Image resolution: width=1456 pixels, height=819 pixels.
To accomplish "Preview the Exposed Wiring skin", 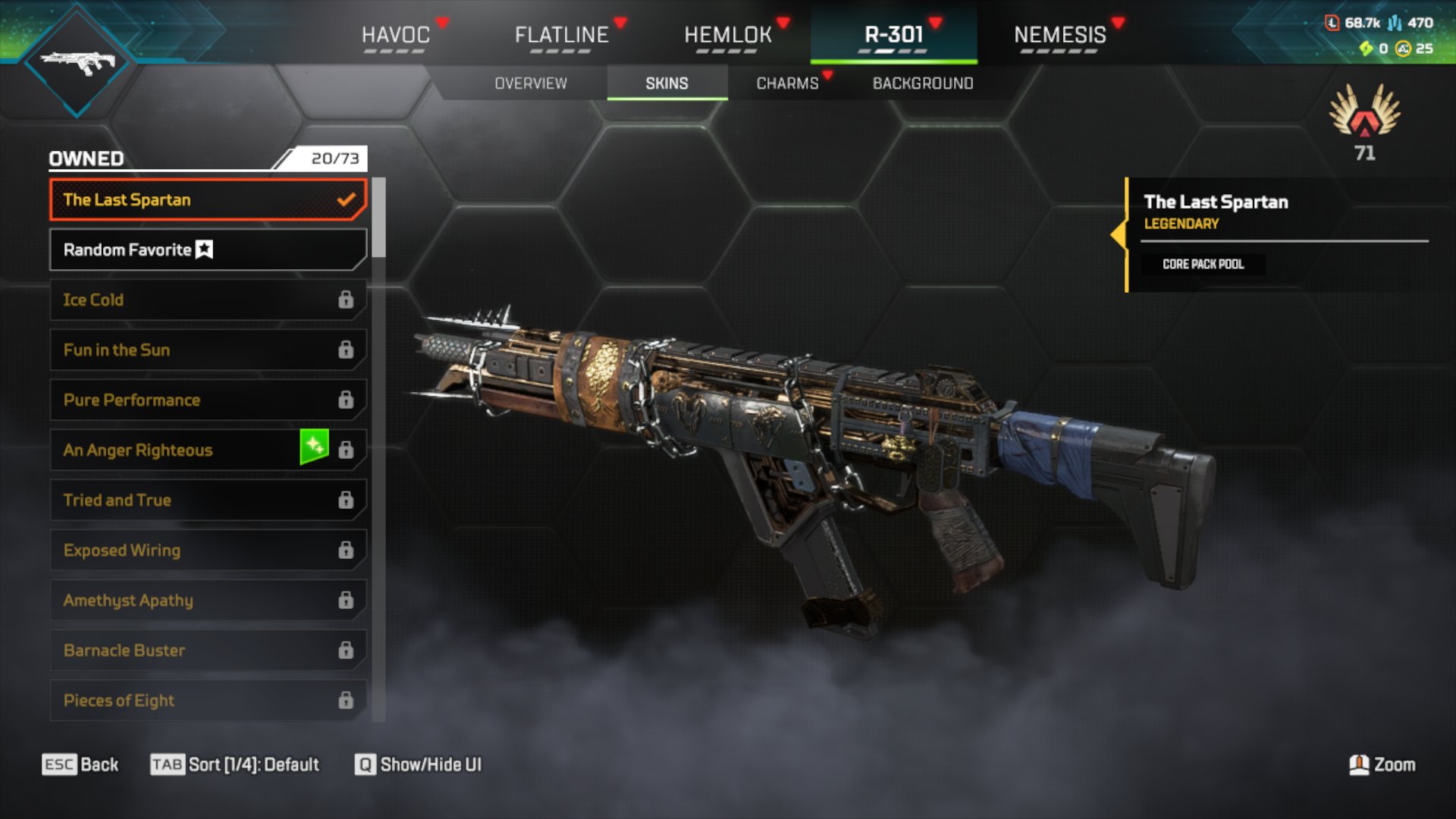I will (207, 551).
